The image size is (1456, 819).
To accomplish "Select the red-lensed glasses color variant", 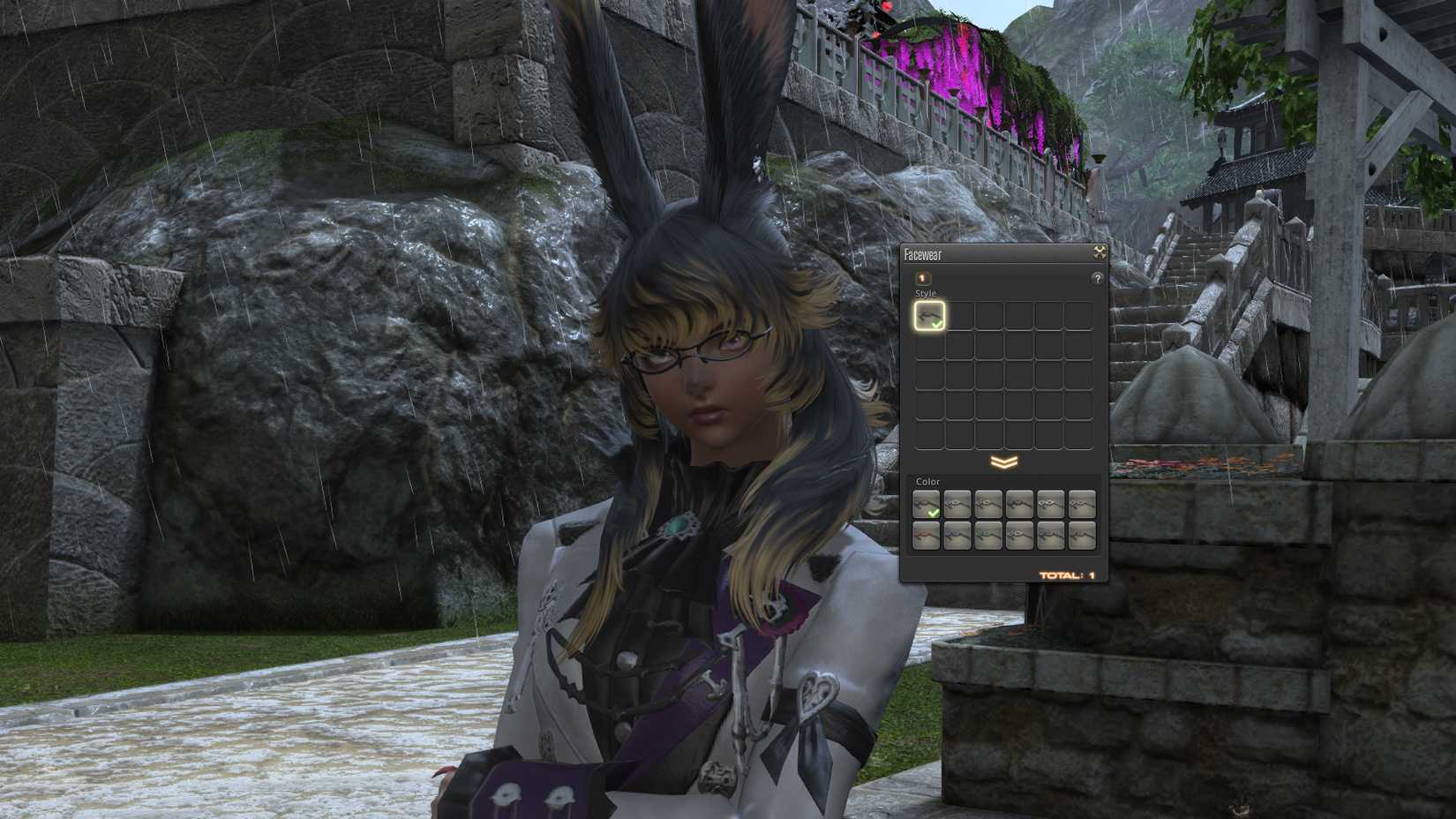I will coord(927,536).
